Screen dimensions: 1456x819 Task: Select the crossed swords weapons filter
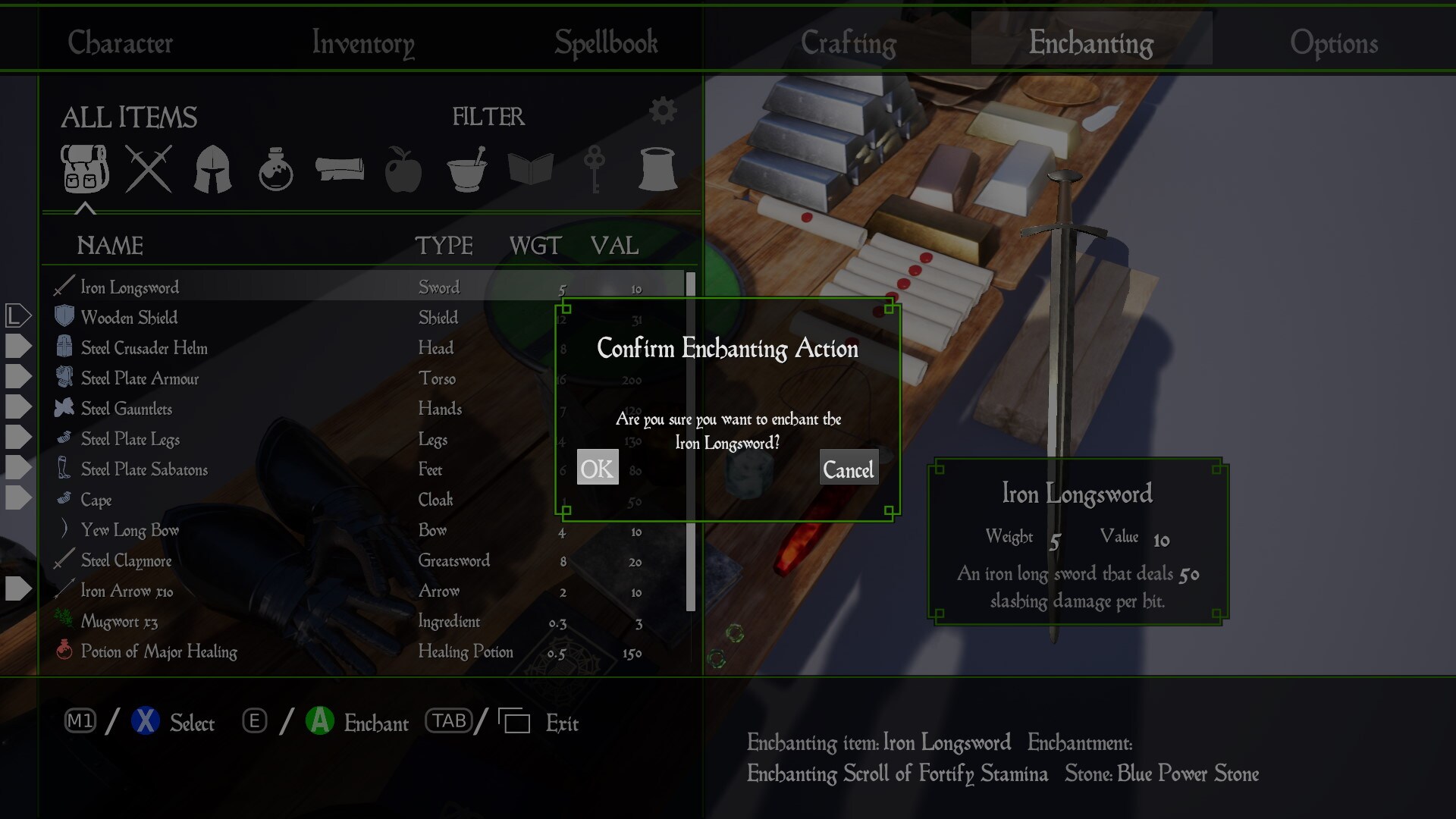tap(147, 168)
